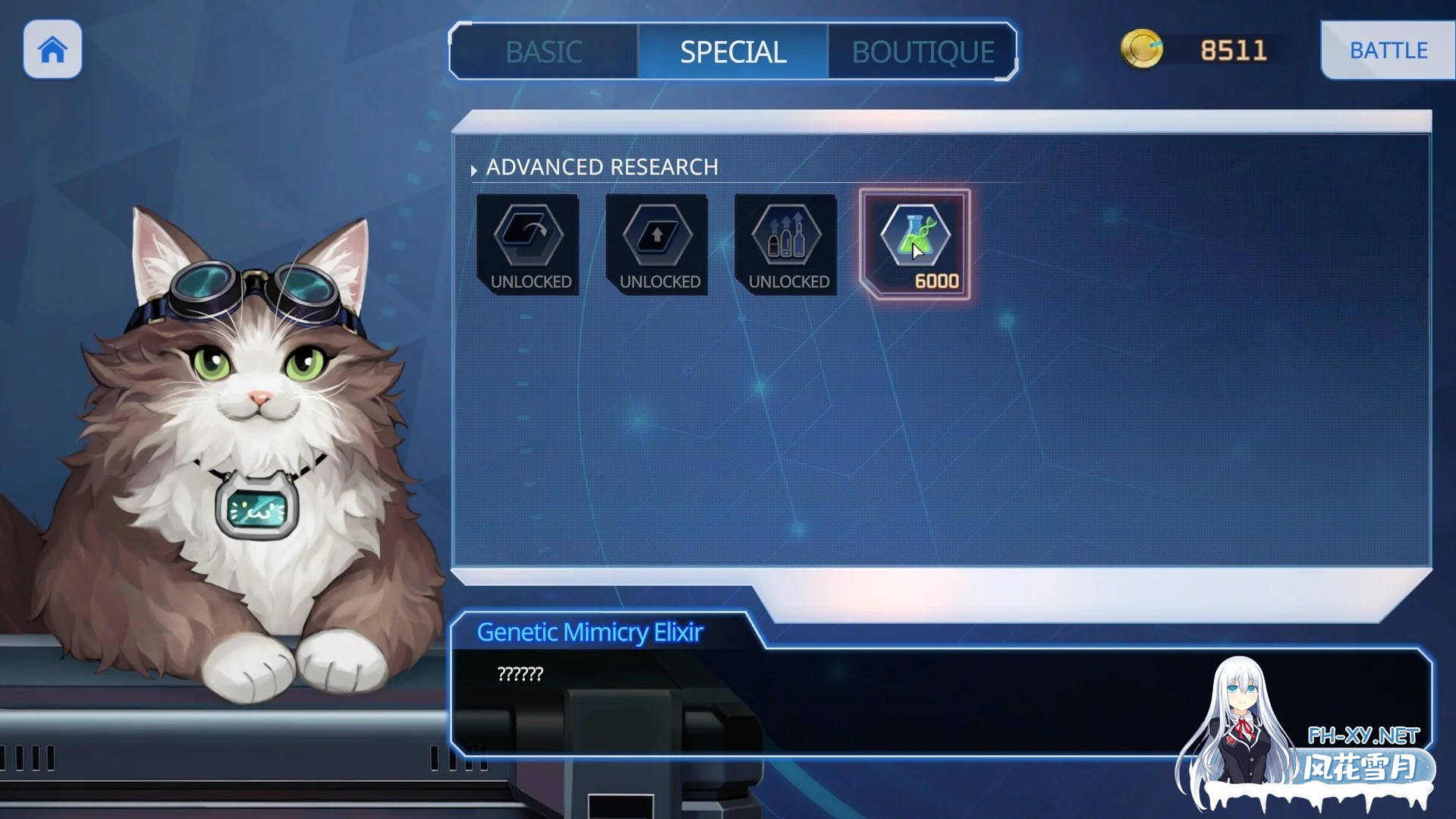Click the coin balance showing 8511
The image size is (1456, 819).
pos(1233,49)
